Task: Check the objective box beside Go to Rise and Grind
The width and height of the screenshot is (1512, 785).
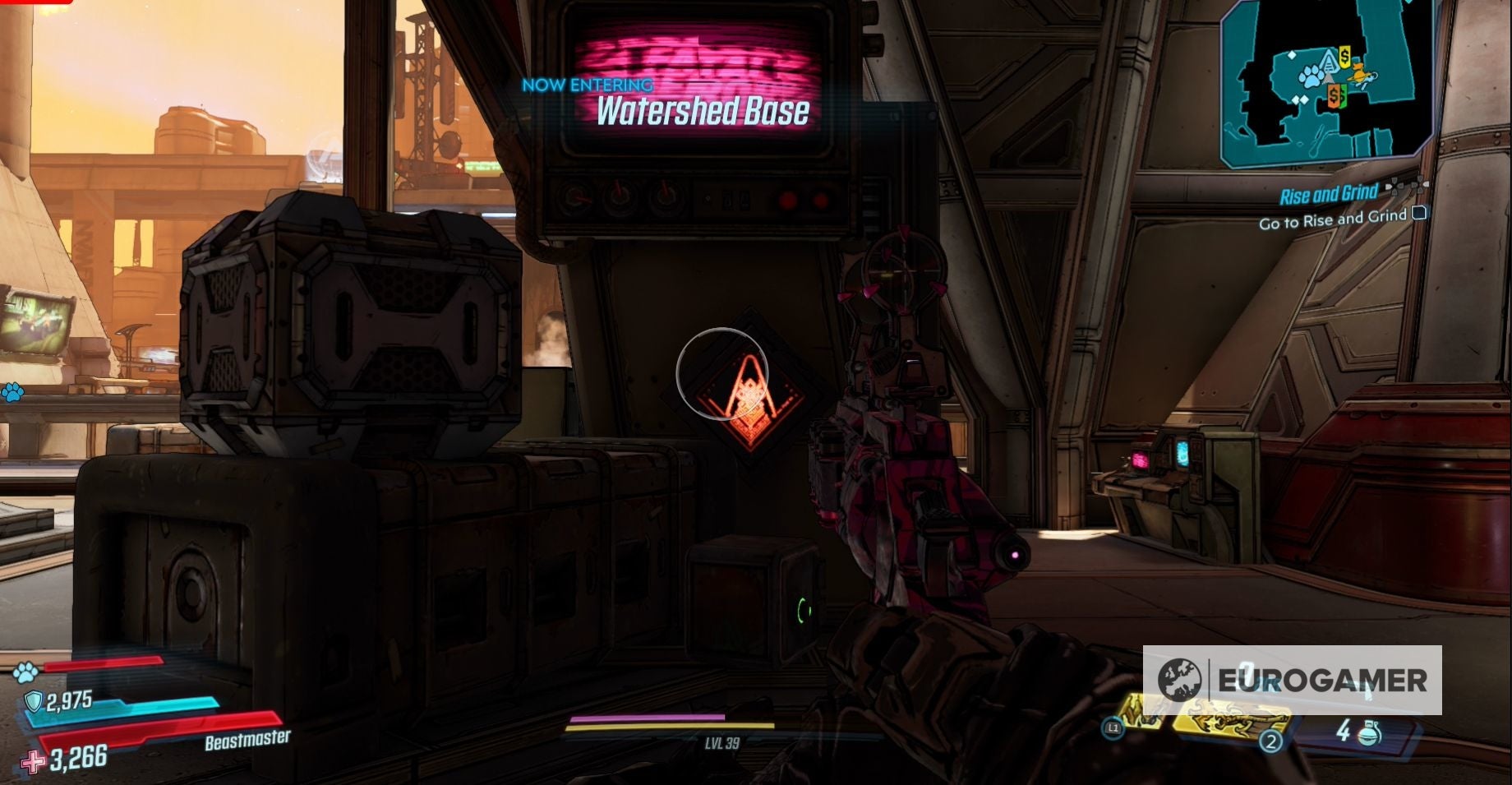Action: tap(1418, 214)
